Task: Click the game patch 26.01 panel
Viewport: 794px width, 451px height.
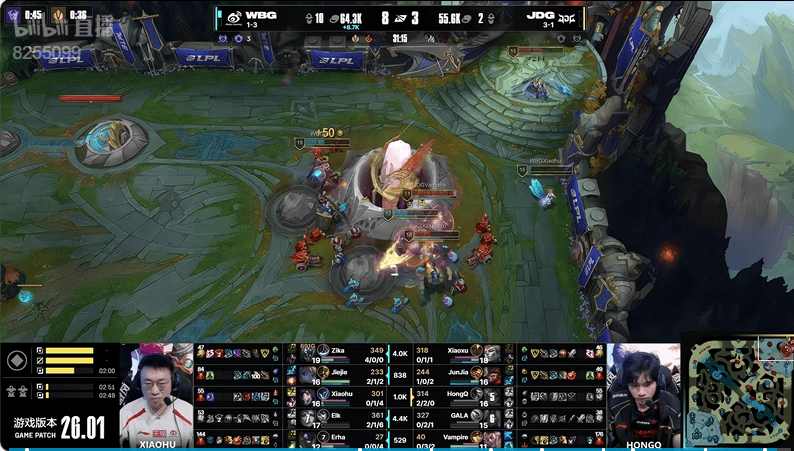Action: pos(58,427)
